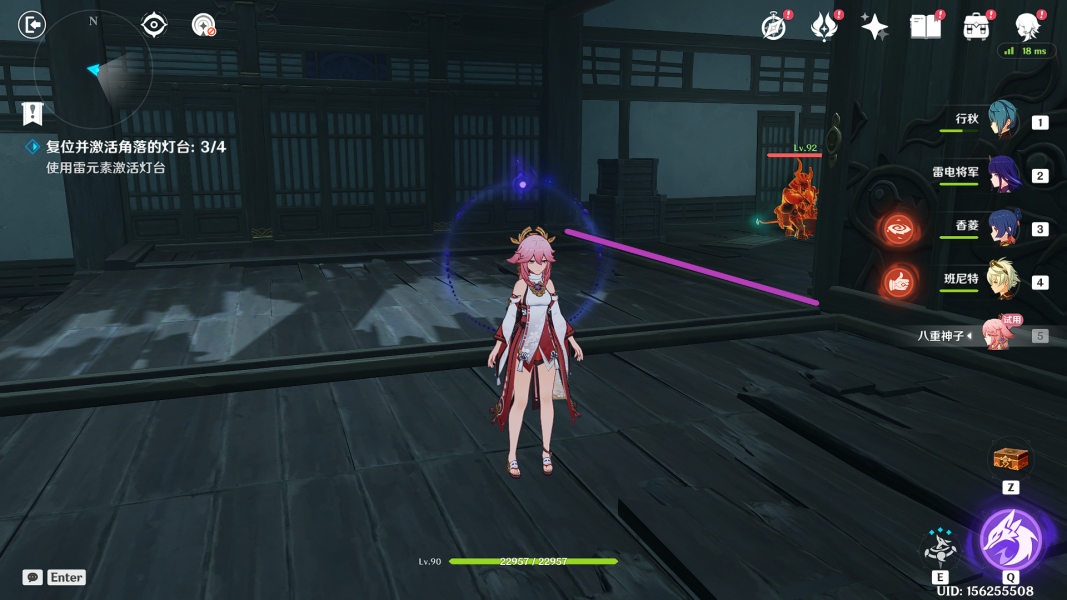Switch to party member 香菱

tap(1002, 228)
